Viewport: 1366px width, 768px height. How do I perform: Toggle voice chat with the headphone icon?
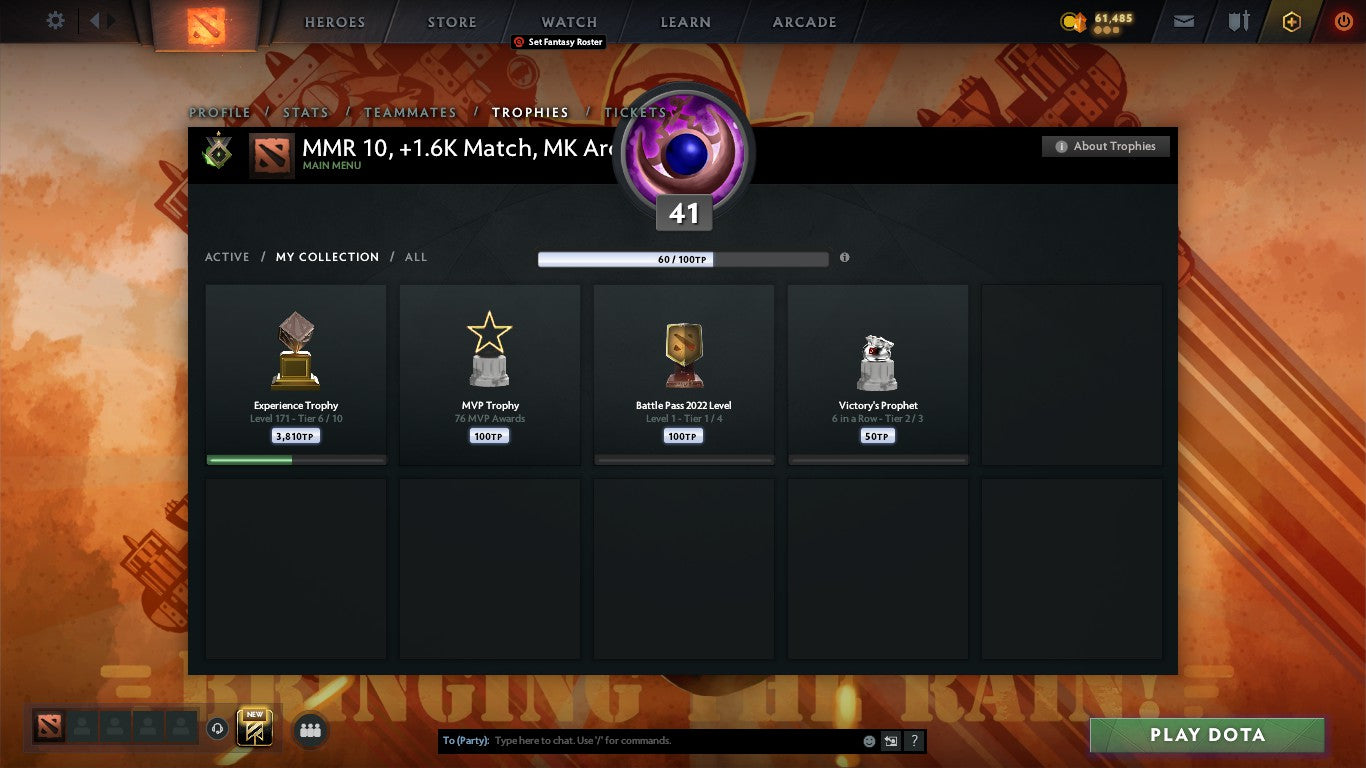pyautogui.click(x=218, y=729)
